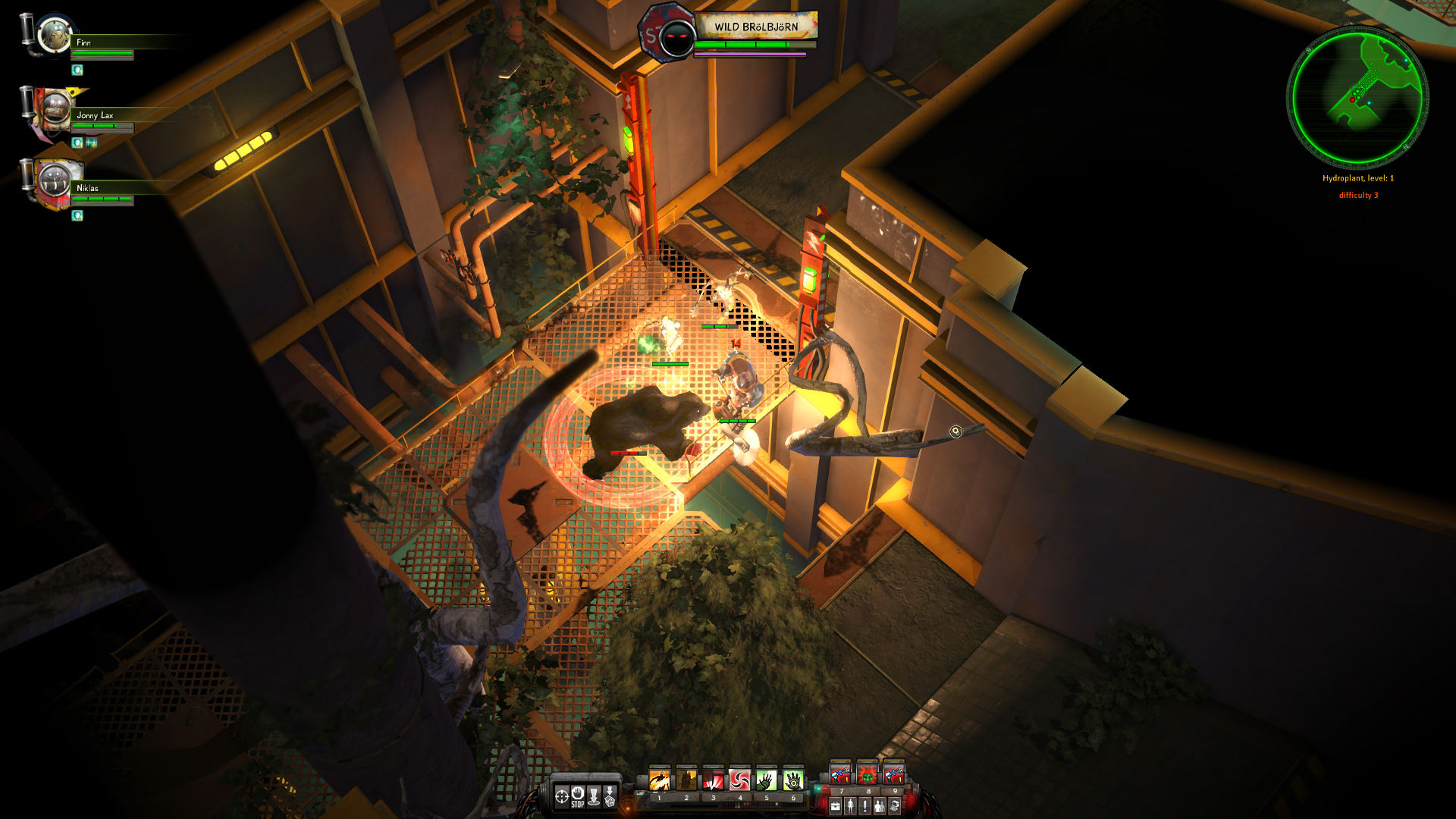Viewport: 1456px width, 819px height.
Task: Activate the red swirl ability
Action: click(739, 780)
